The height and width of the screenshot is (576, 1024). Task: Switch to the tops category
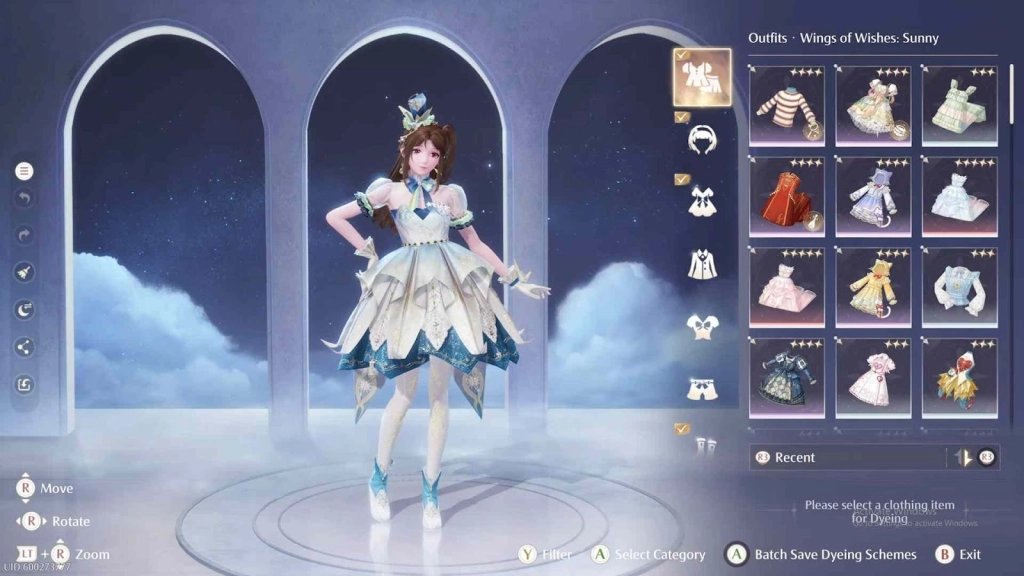(702, 326)
